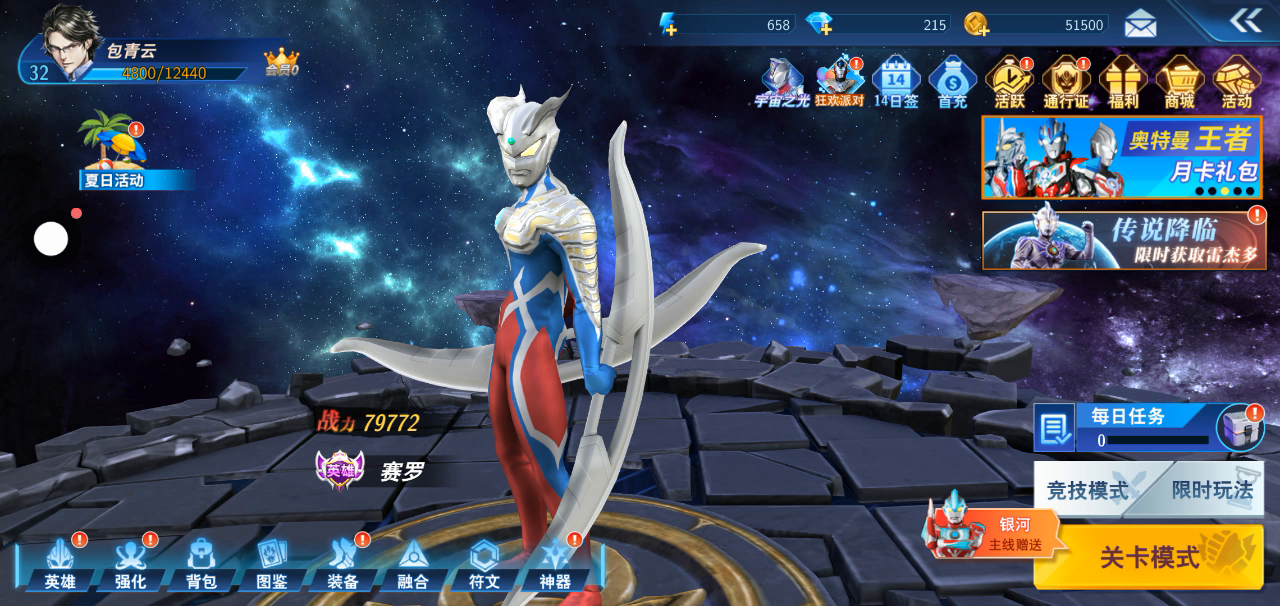1280x606 pixels.
Task: Open the 神器 artifact menu
Action: tap(555, 565)
